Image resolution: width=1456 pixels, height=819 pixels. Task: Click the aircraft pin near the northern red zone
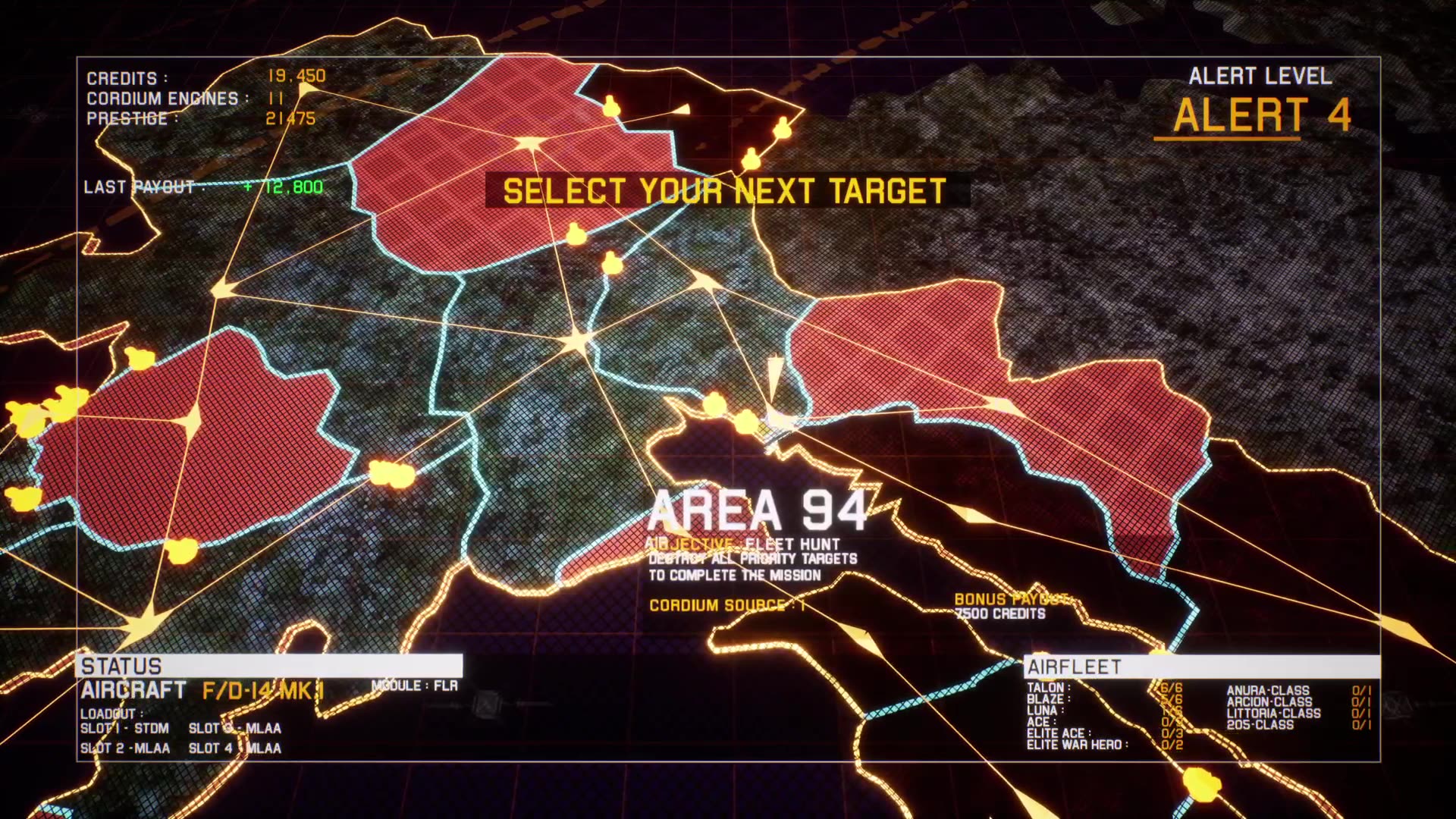click(x=576, y=235)
